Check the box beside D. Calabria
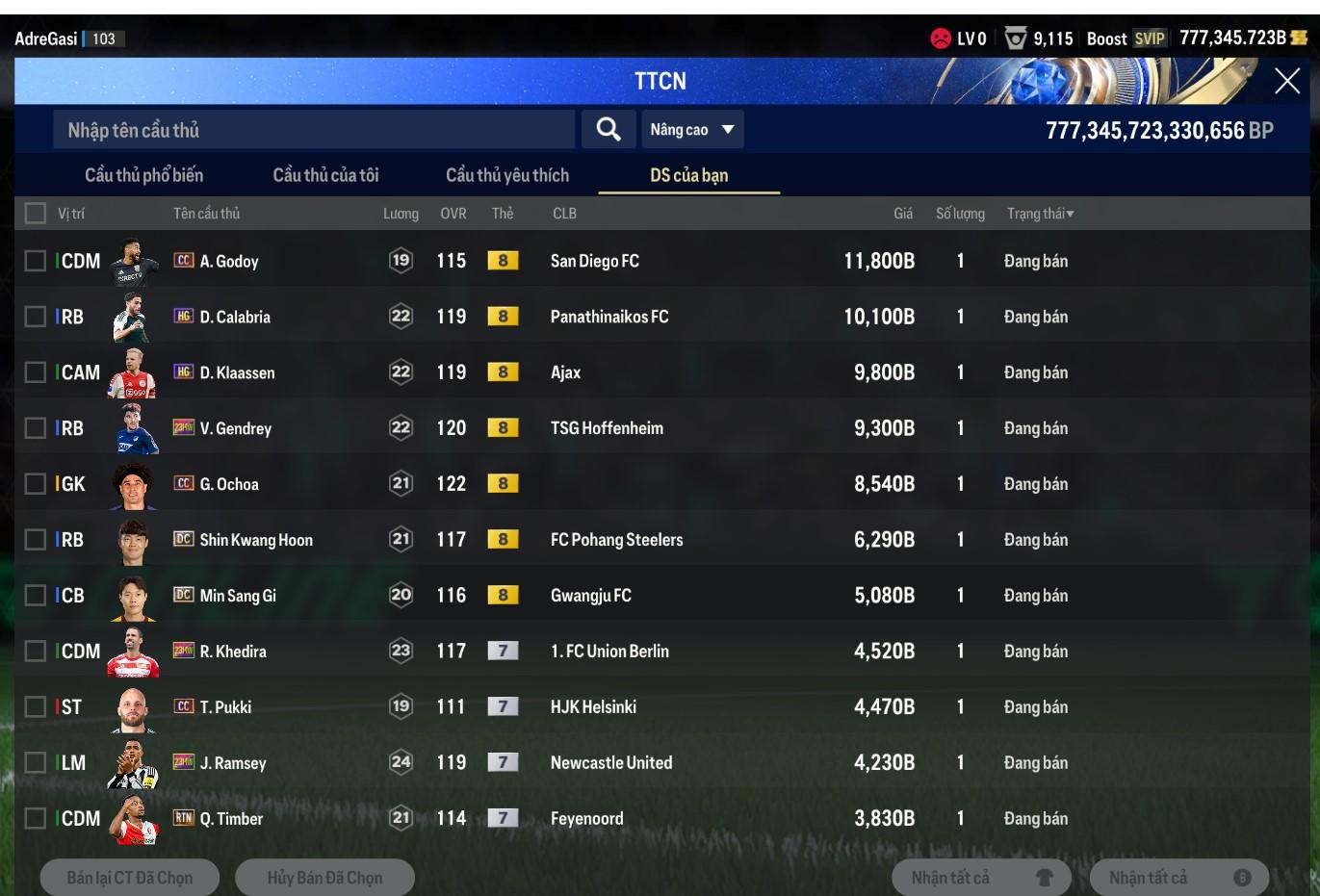 point(36,317)
